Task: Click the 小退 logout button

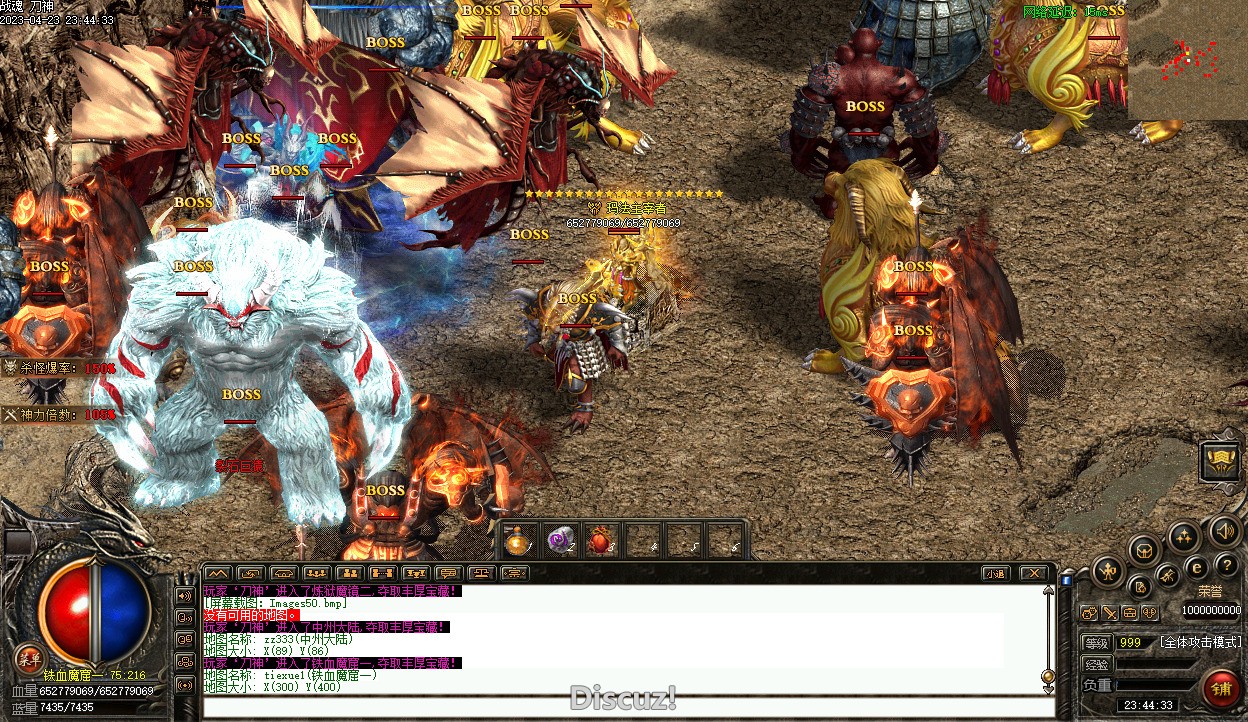Action: point(994,573)
